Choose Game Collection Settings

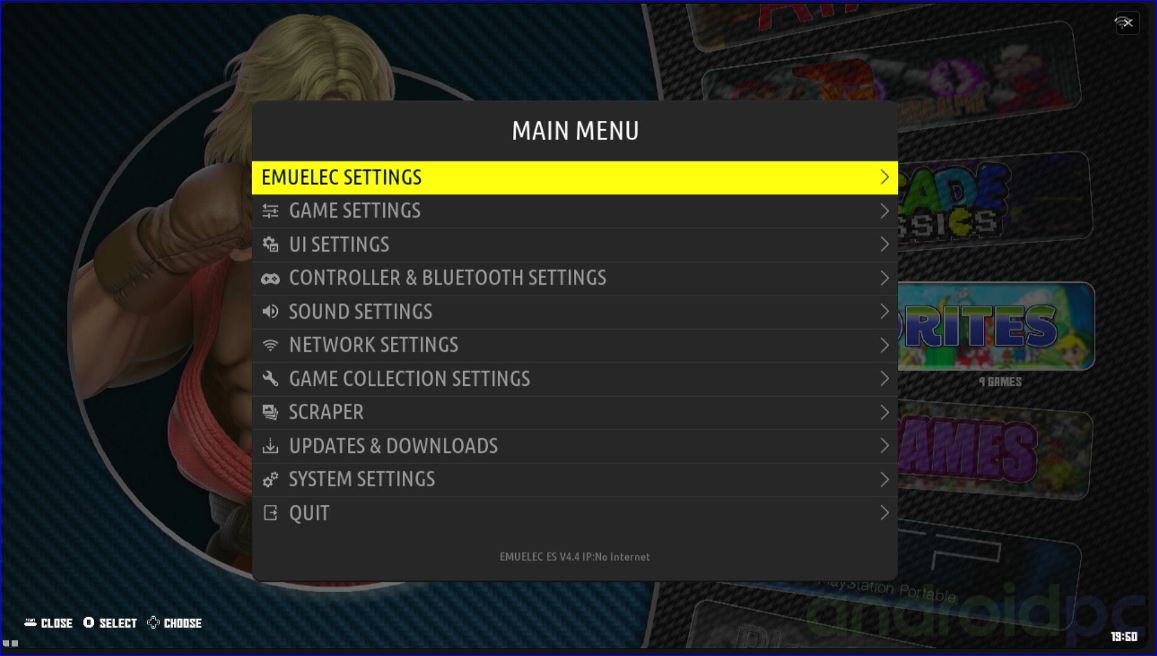pos(574,379)
